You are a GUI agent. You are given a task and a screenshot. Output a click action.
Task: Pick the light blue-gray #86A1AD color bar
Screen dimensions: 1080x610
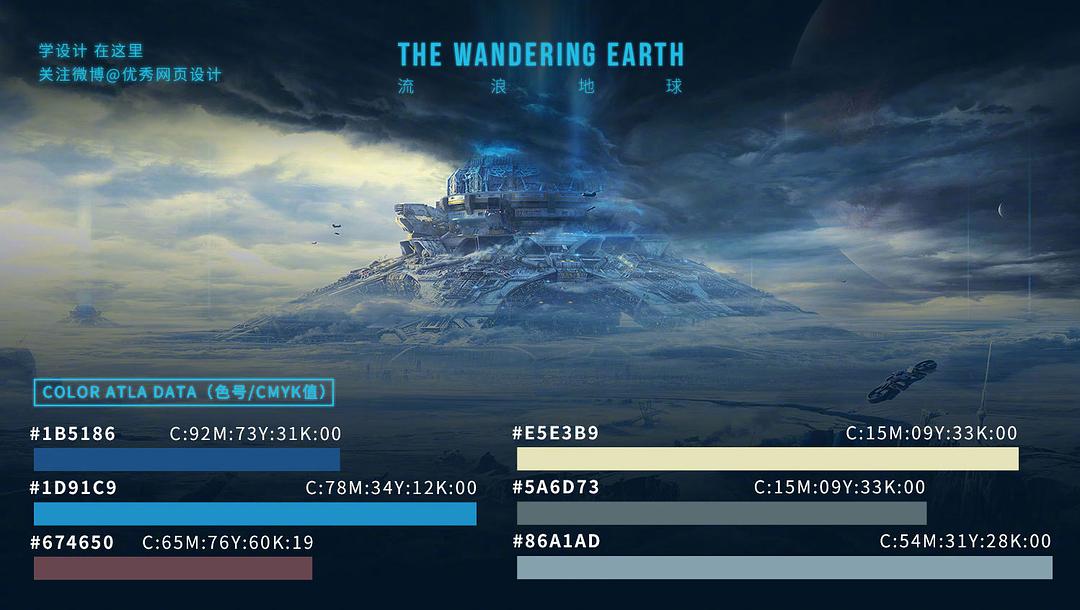point(784,567)
